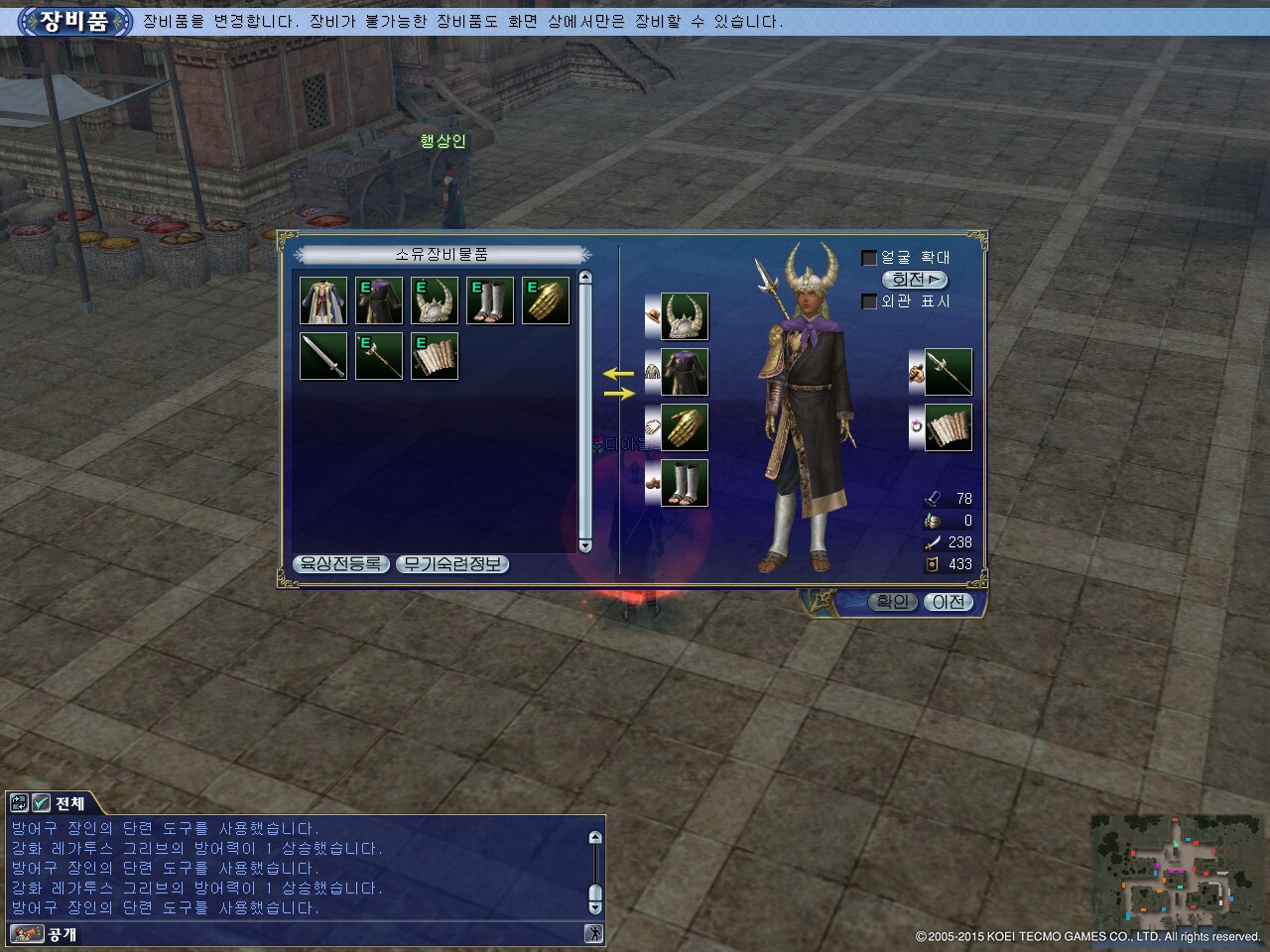
Task: Select the golden gauntlets in the owned list
Action: point(546,300)
